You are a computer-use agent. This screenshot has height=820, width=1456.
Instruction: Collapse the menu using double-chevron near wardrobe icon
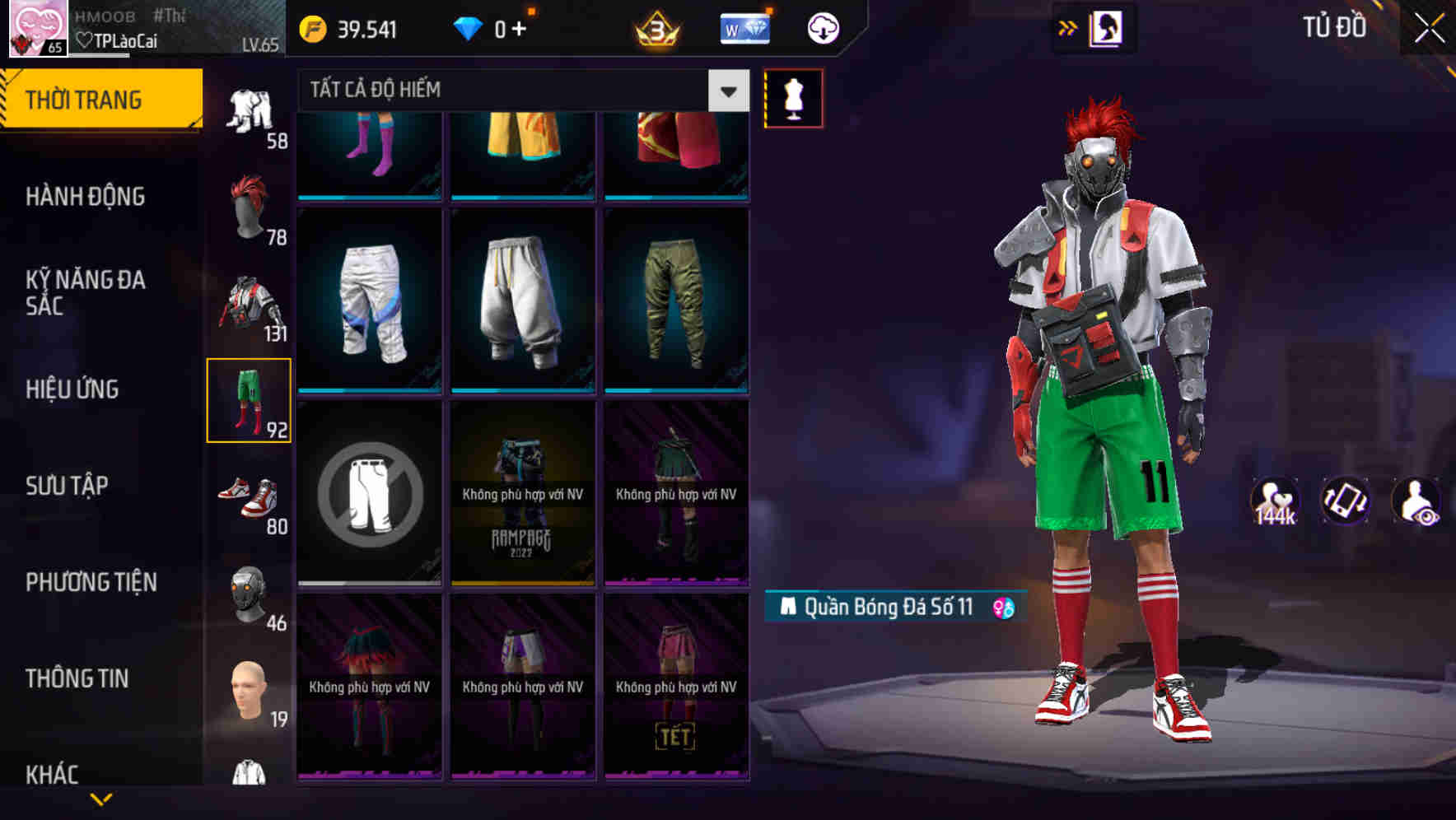[1068, 26]
